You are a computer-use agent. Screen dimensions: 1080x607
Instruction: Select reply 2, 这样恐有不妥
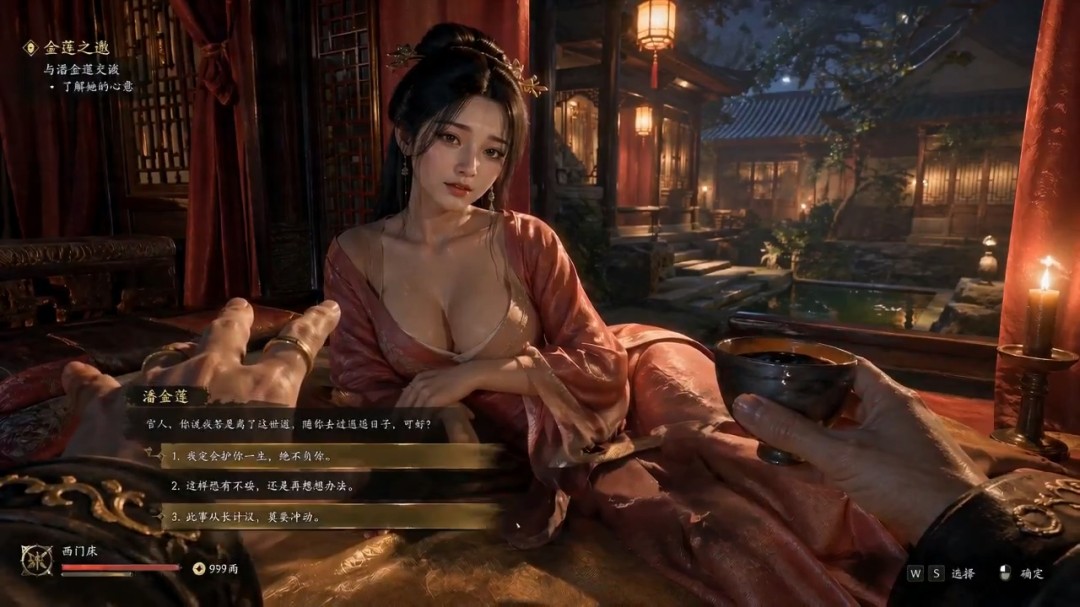[x=330, y=487]
